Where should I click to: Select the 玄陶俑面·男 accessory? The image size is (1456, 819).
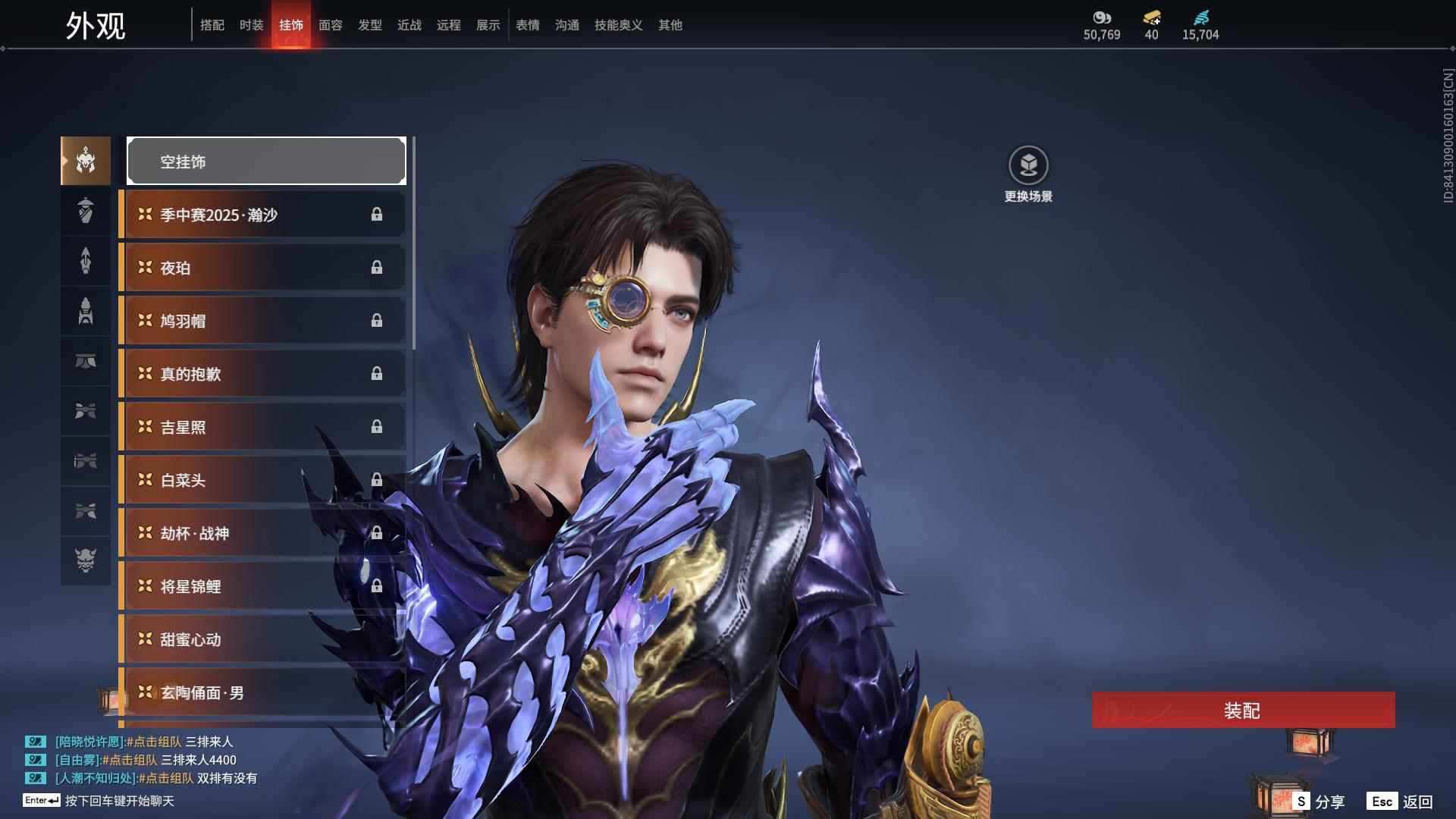(x=262, y=692)
